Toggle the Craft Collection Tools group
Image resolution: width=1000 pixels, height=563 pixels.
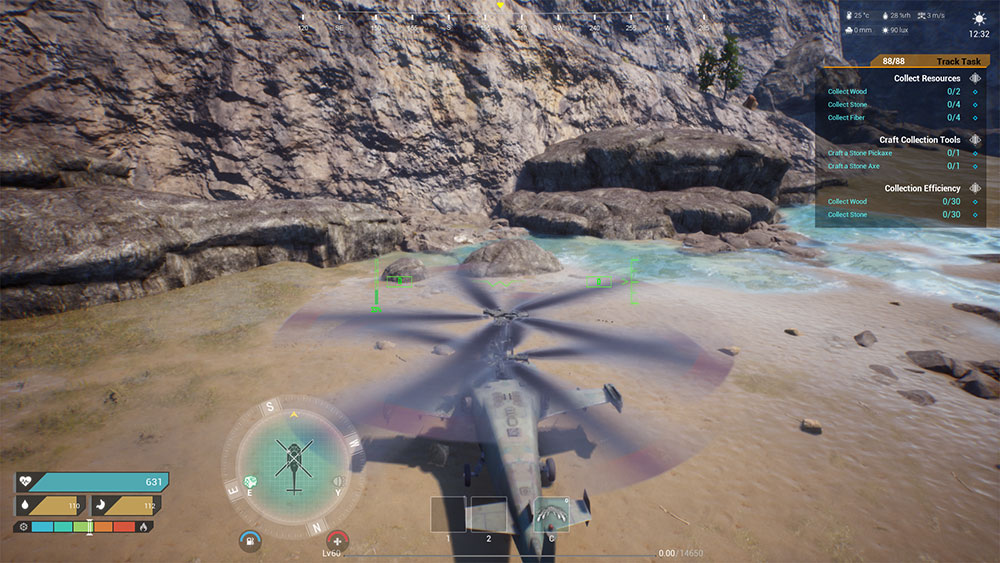coord(975,140)
